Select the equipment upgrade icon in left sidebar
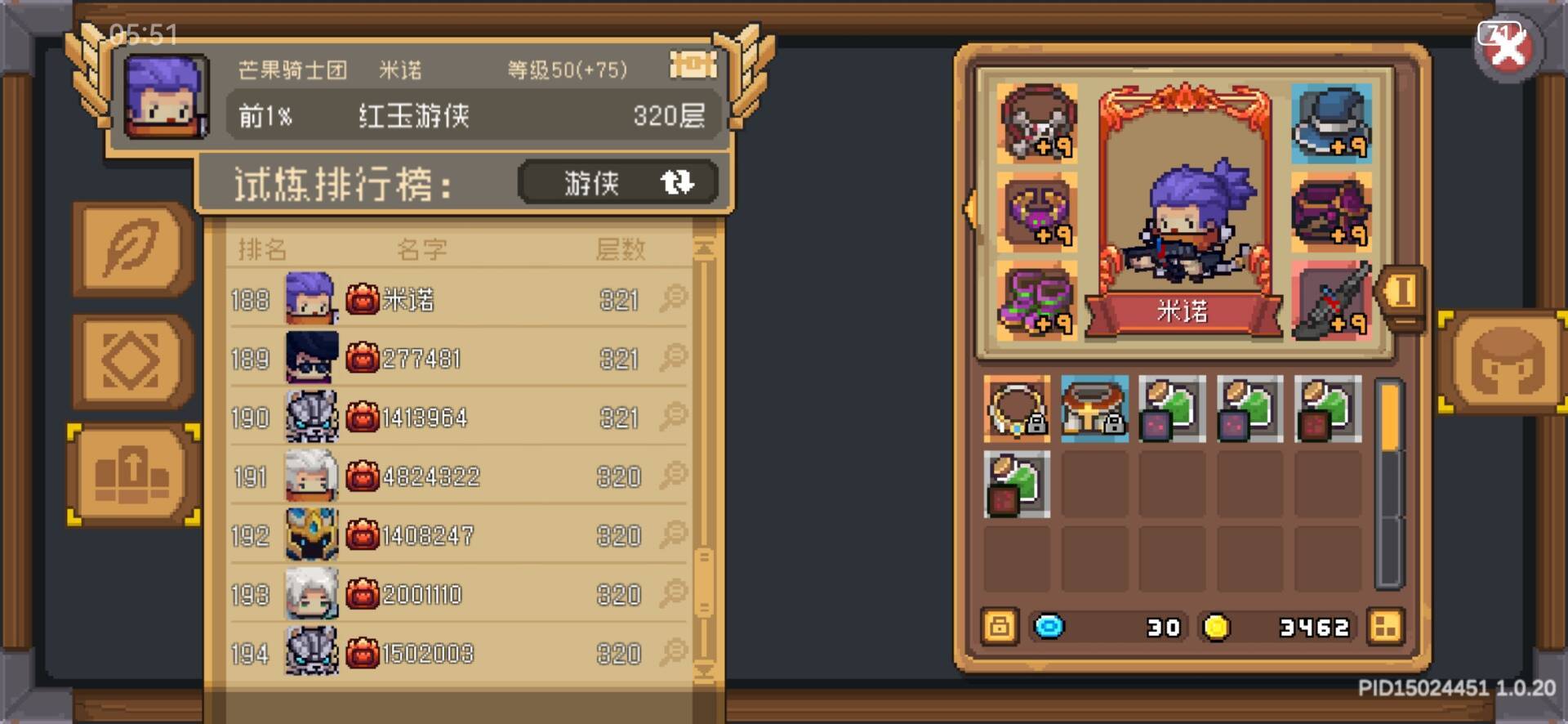Viewport: 1568px width, 724px height. coord(133,474)
